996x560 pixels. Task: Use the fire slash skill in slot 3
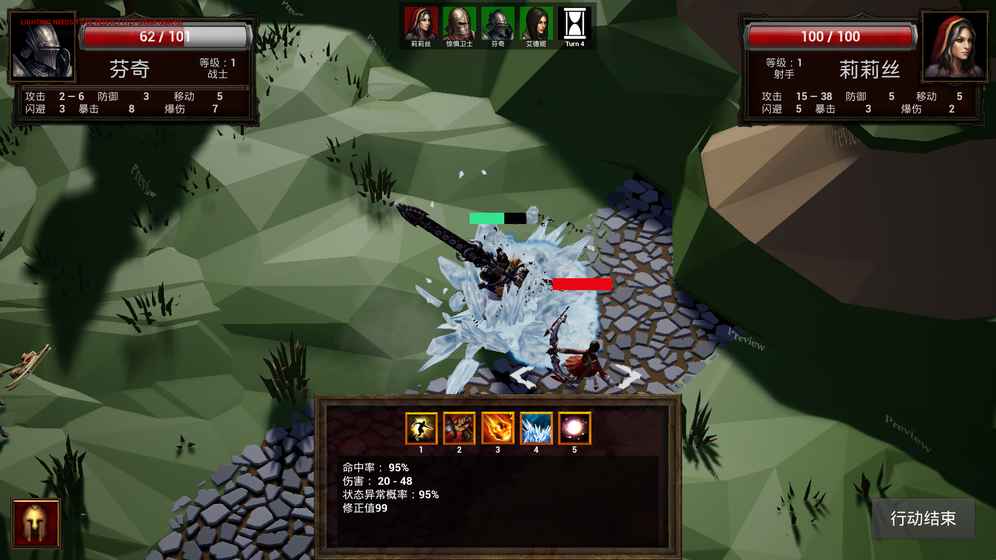pyautogui.click(x=498, y=428)
